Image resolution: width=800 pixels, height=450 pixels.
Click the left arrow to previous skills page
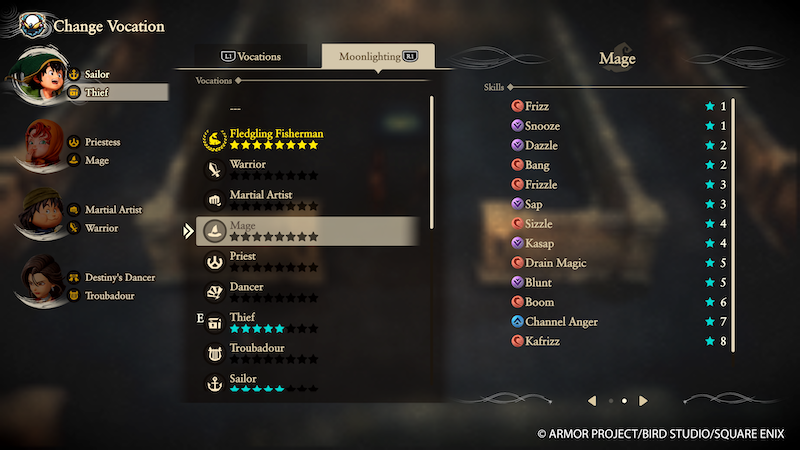(x=592, y=401)
